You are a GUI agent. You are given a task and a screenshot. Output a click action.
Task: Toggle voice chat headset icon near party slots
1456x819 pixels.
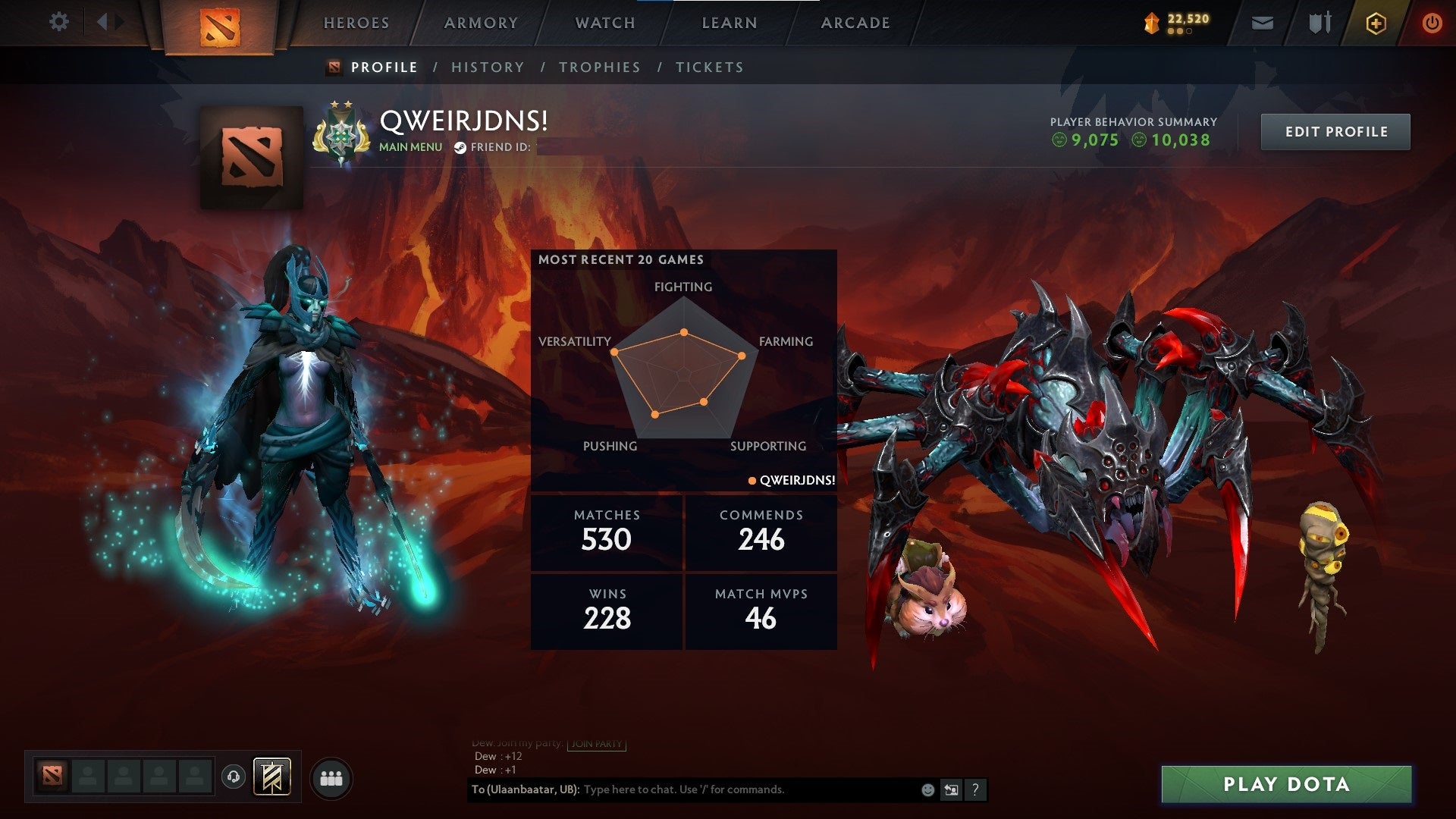tap(233, 777)
